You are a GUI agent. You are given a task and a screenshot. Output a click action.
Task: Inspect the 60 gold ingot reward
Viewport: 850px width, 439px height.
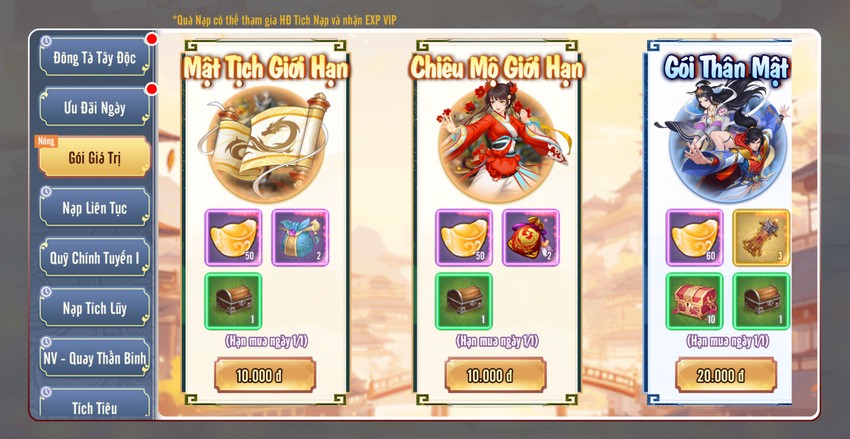694,237
